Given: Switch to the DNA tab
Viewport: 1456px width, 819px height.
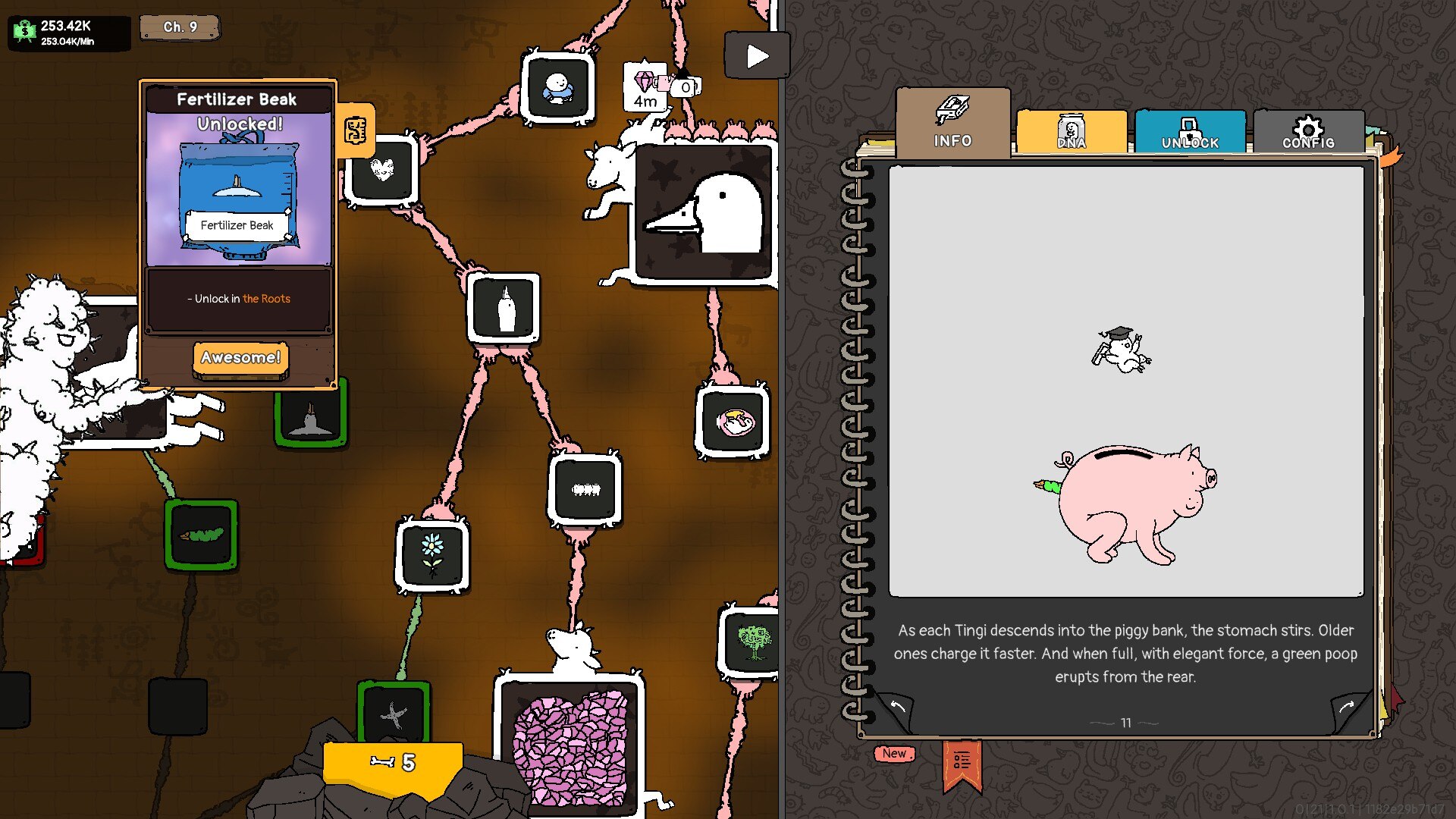Looking at the screenshot, I should click(1071, 133).
